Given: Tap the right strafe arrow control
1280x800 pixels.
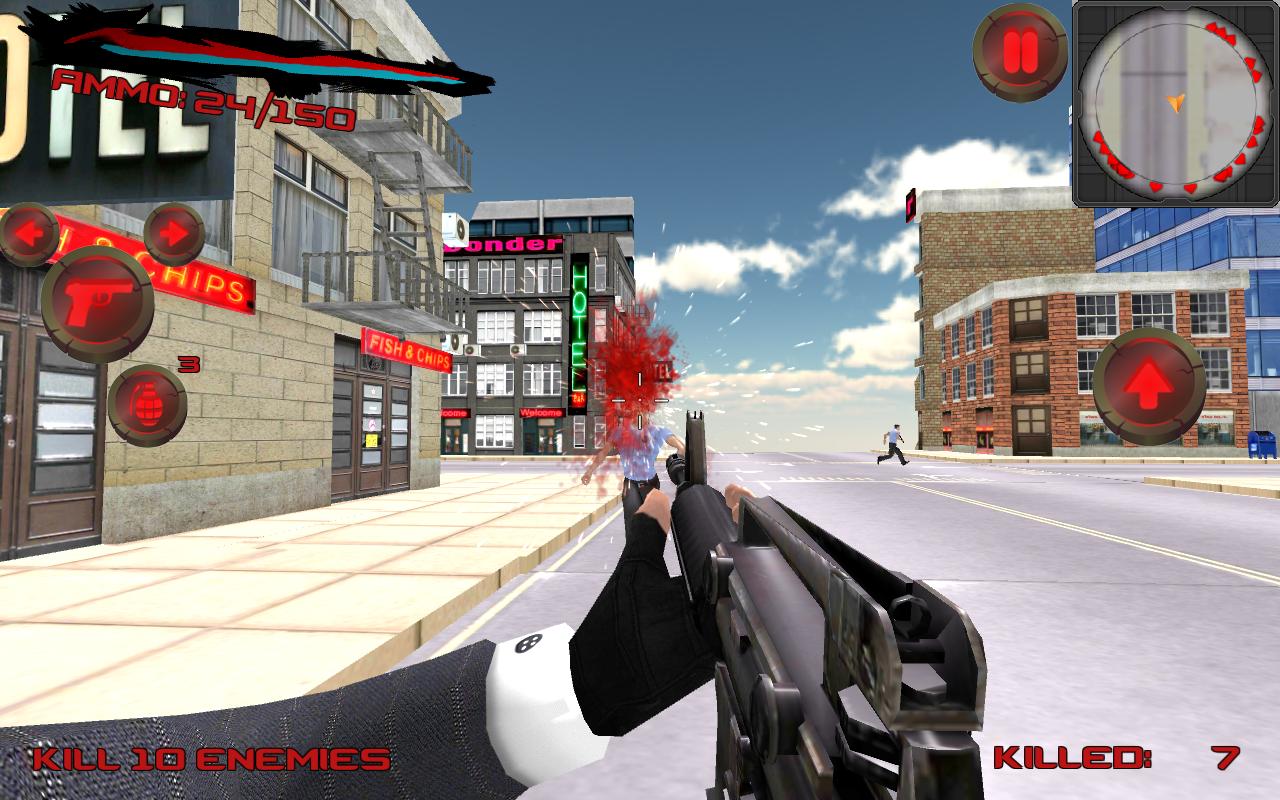Looking at the screenshot, I should click(x=175, y=235).
